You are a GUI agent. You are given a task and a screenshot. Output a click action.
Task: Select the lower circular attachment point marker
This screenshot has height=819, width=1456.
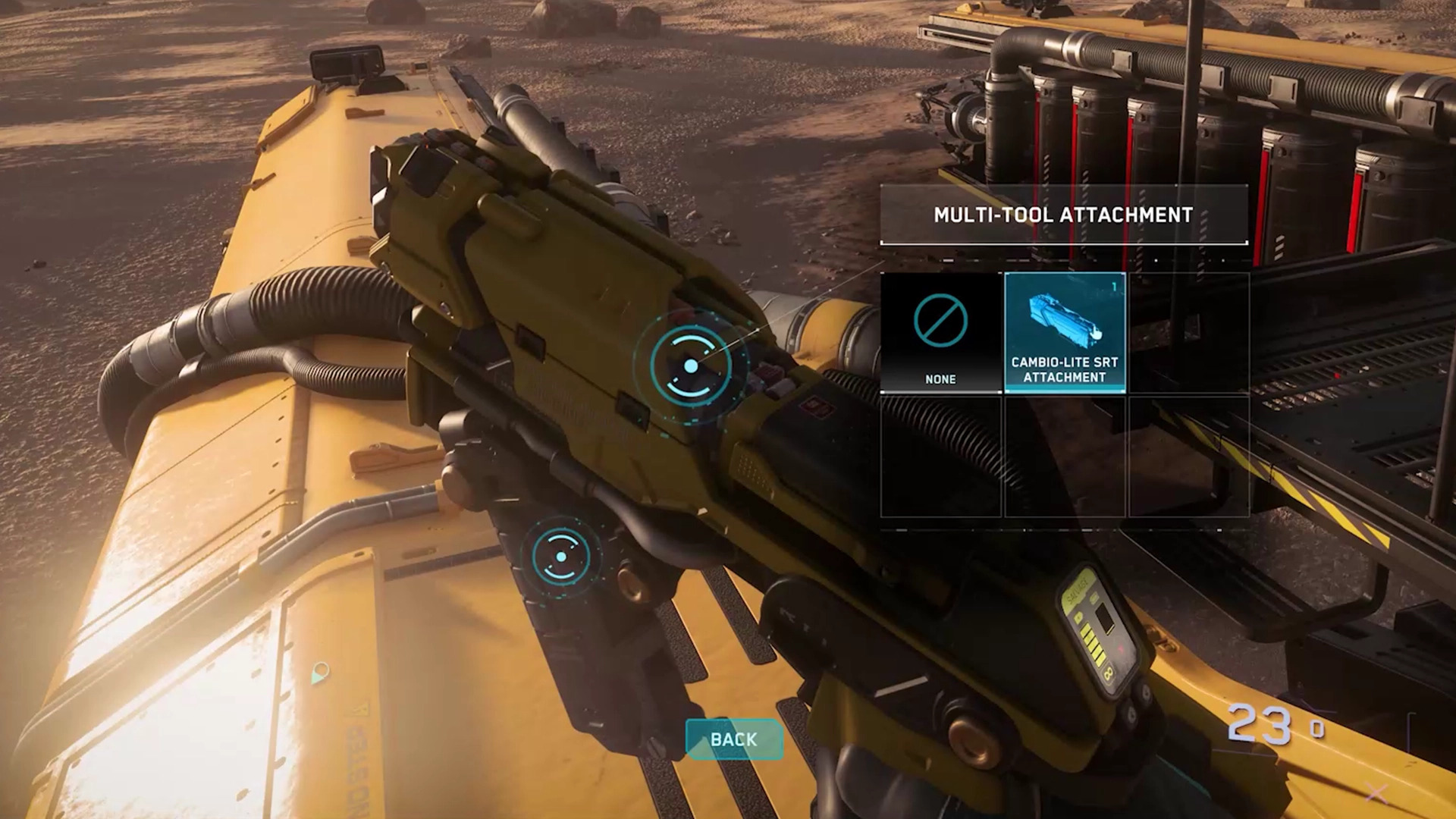pyautogui.click(x=561, y=557)
